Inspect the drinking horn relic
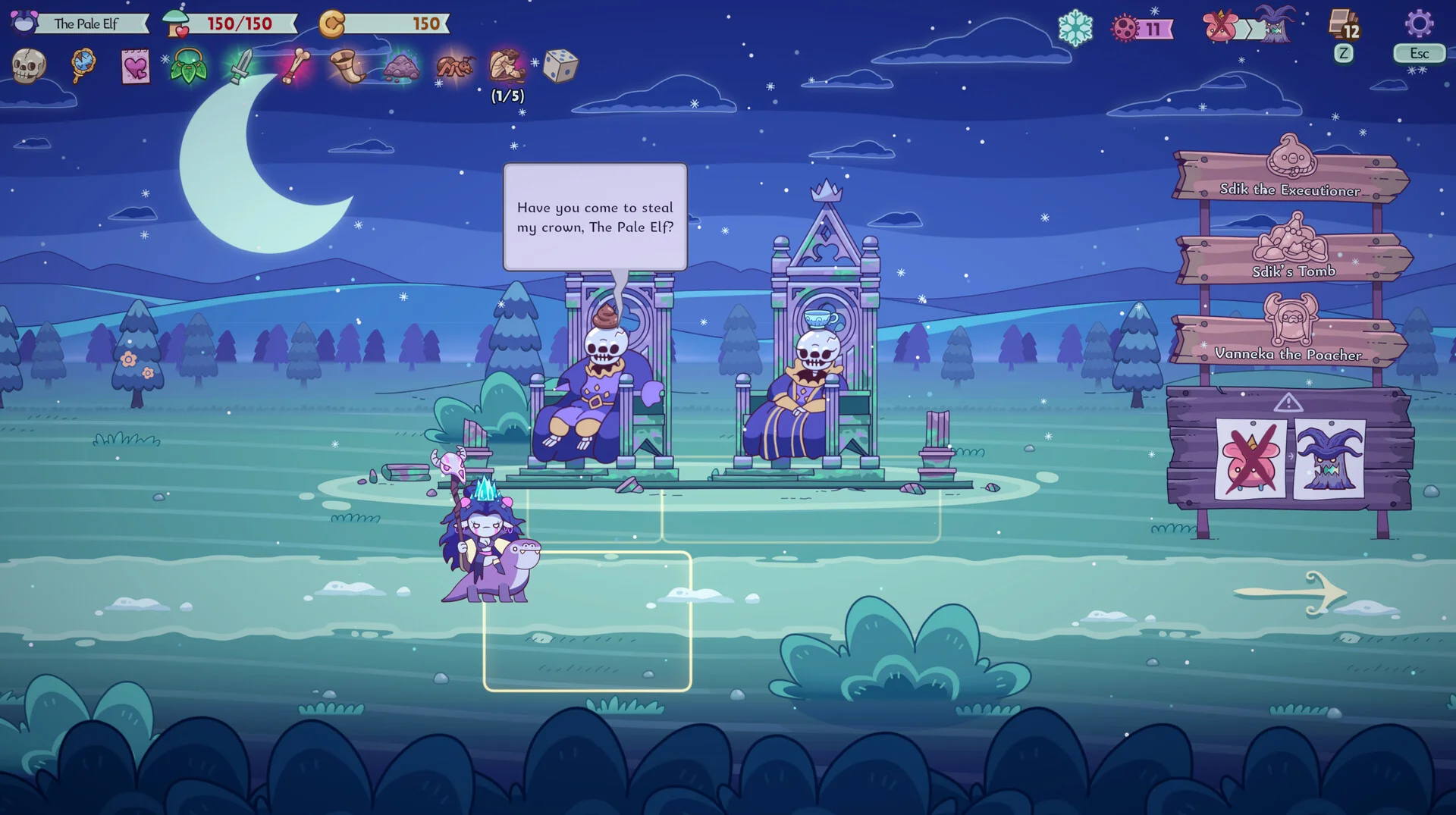The width and height of the screenshot is (1456, 815). click(348, 66)
